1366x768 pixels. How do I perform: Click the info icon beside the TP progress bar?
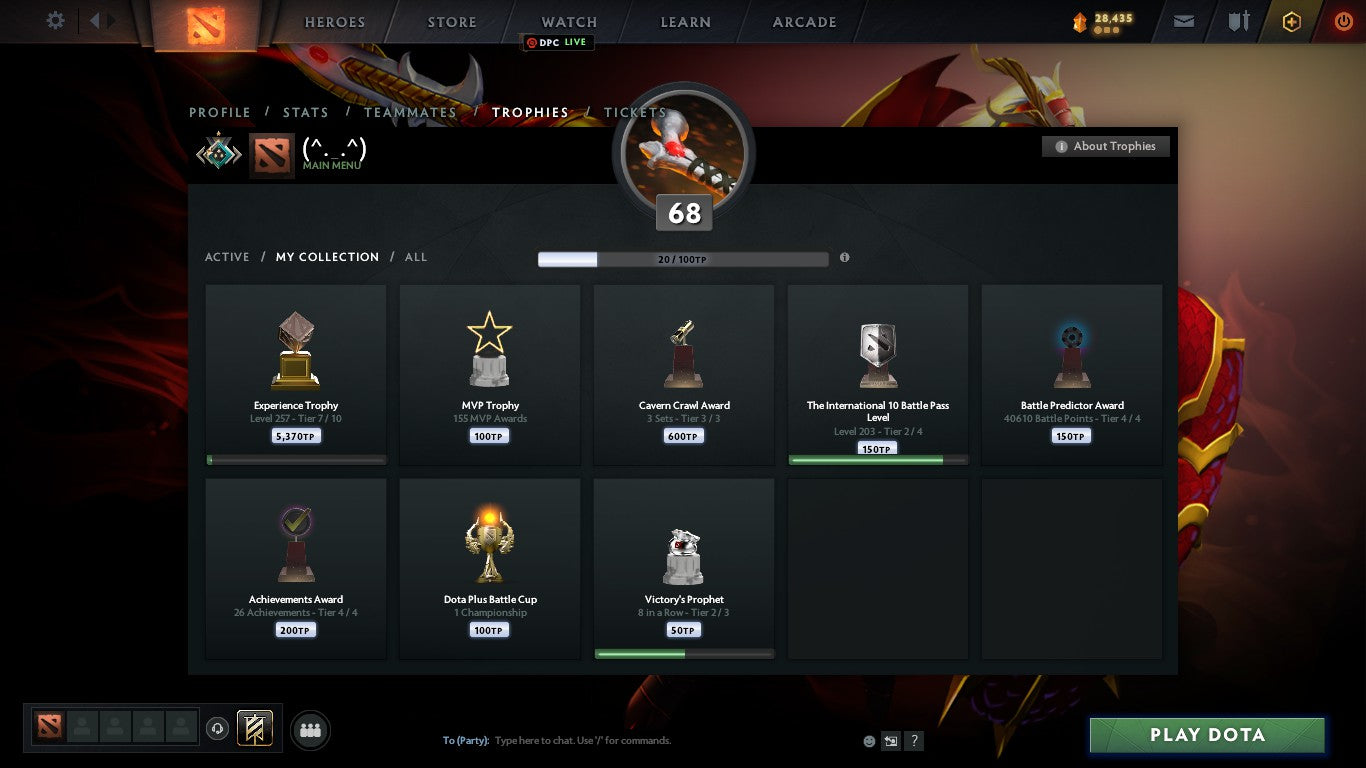click(x=845, y=257)
